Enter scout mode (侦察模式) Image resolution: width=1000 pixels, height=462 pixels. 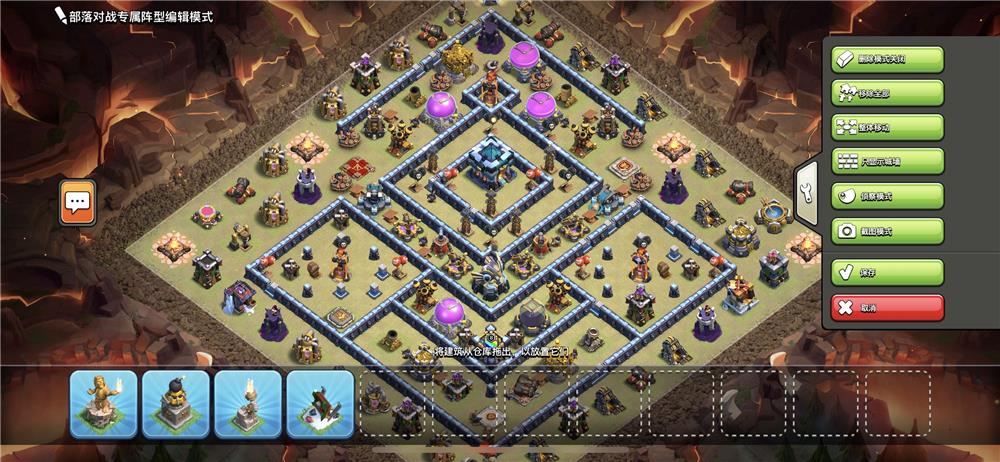pos(886,197)
